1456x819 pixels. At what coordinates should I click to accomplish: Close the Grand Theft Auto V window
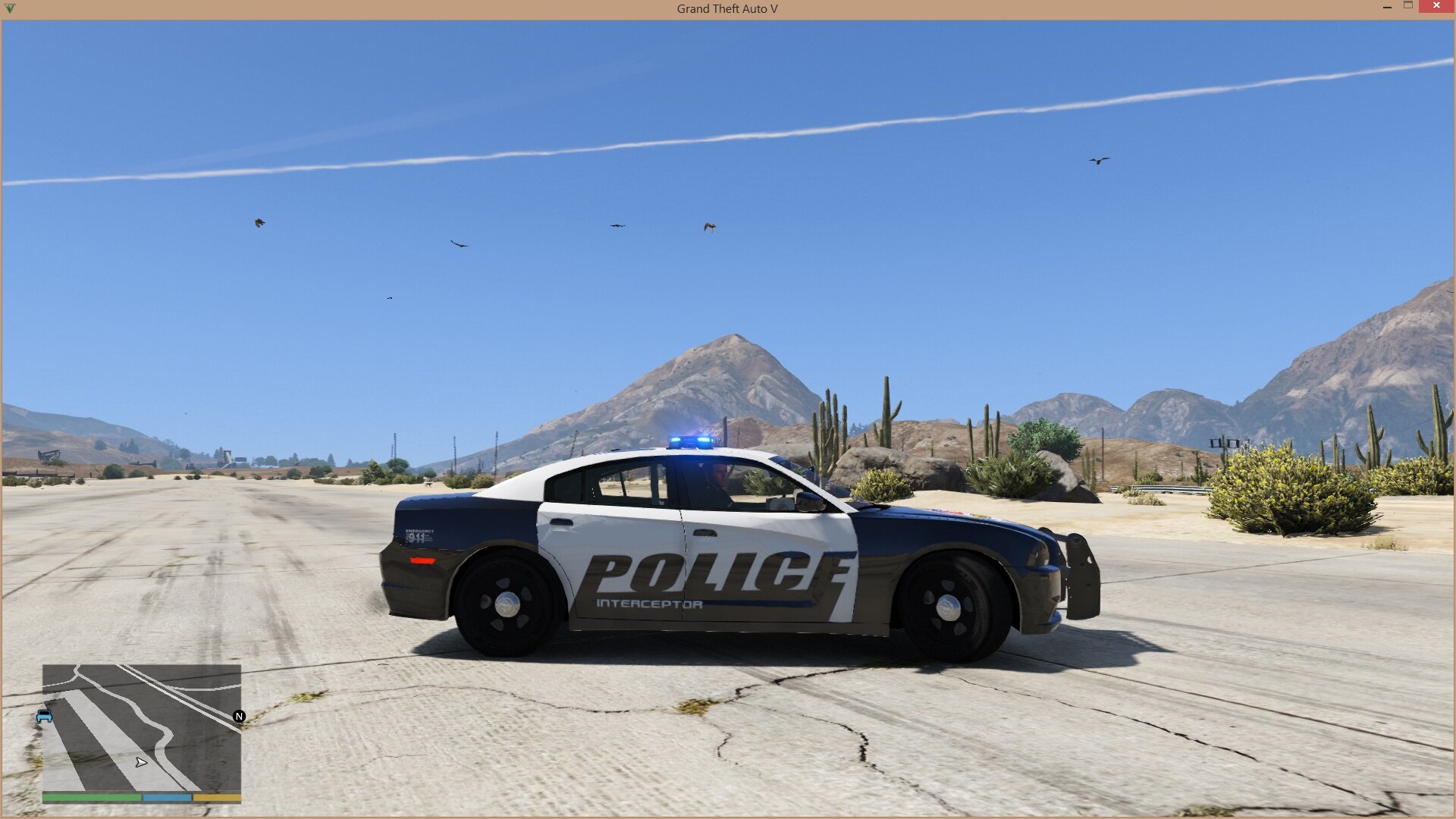pyautogui.click(x=1436, y=6)
